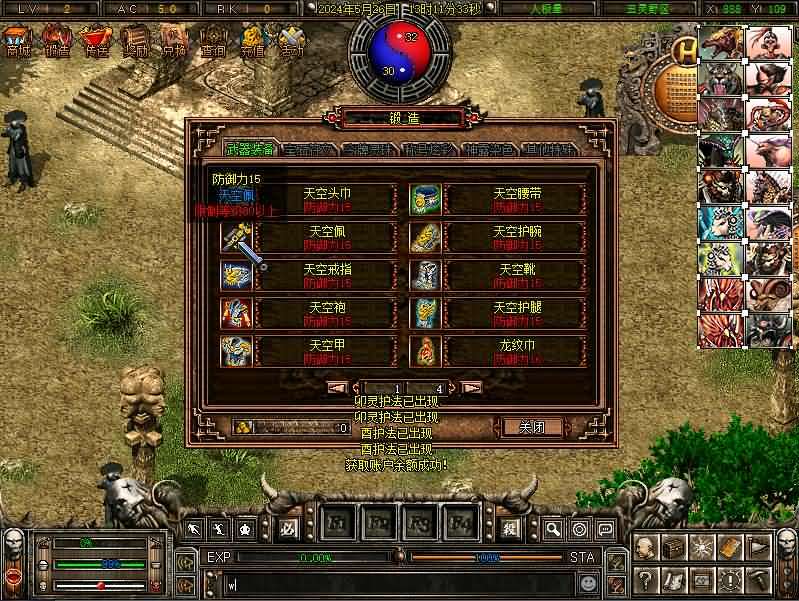This screenshot has width=799, height=601.
Task: Go to the previous forging page
Action: (338, 387)
